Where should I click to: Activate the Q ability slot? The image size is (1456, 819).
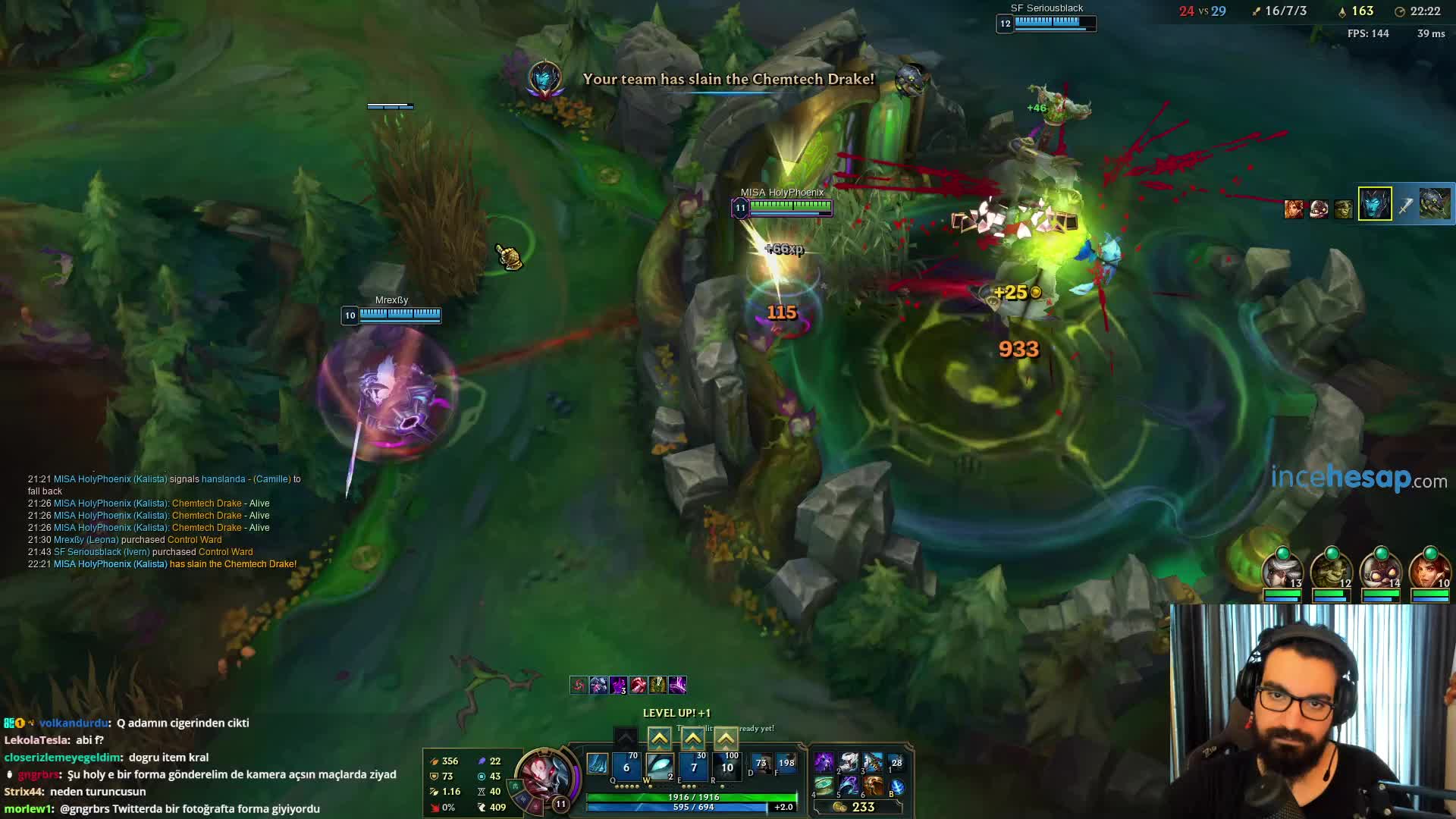(x=626, y=766)
